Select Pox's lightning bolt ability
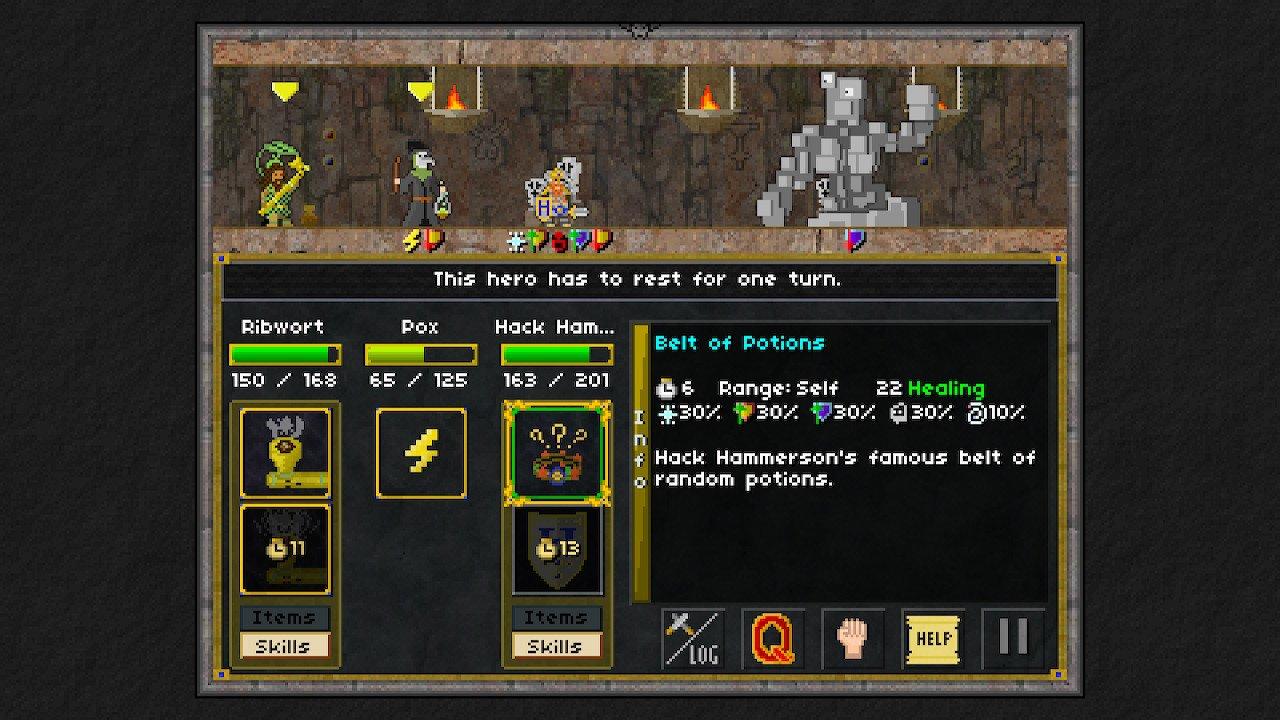The height and width of the screenshot is (720, 1280). (420, 451)
